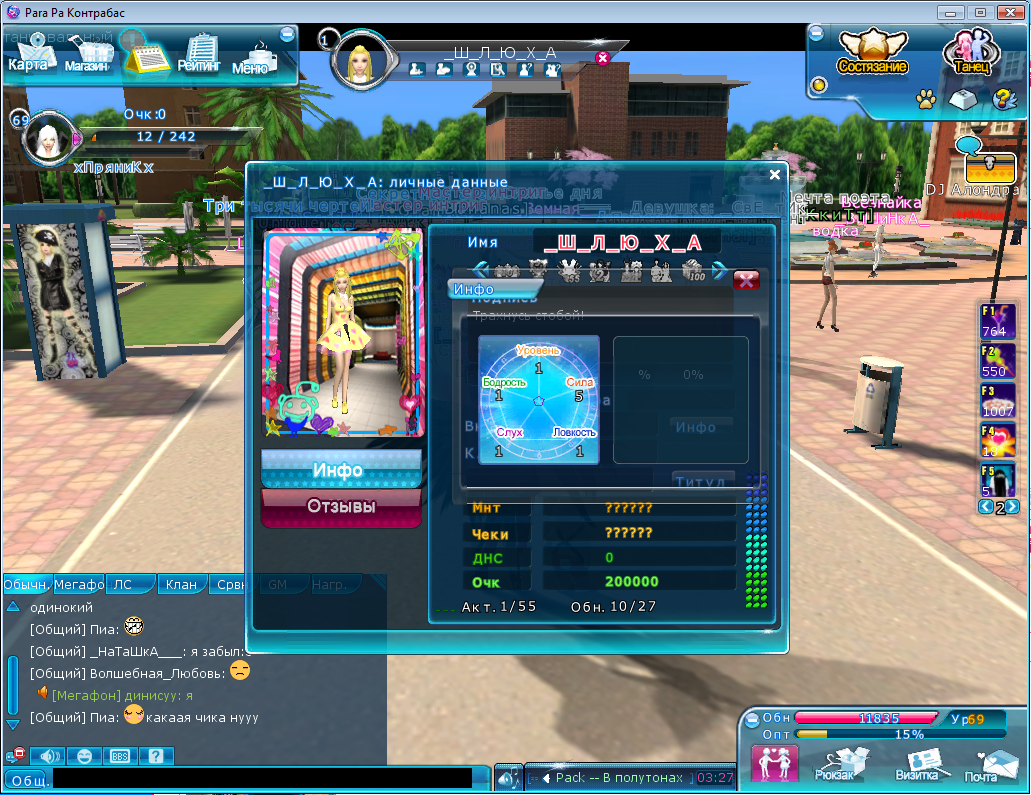Open the Карта map menu
The height and width of the screenshot is (795, 1031).
click(28, 57)
